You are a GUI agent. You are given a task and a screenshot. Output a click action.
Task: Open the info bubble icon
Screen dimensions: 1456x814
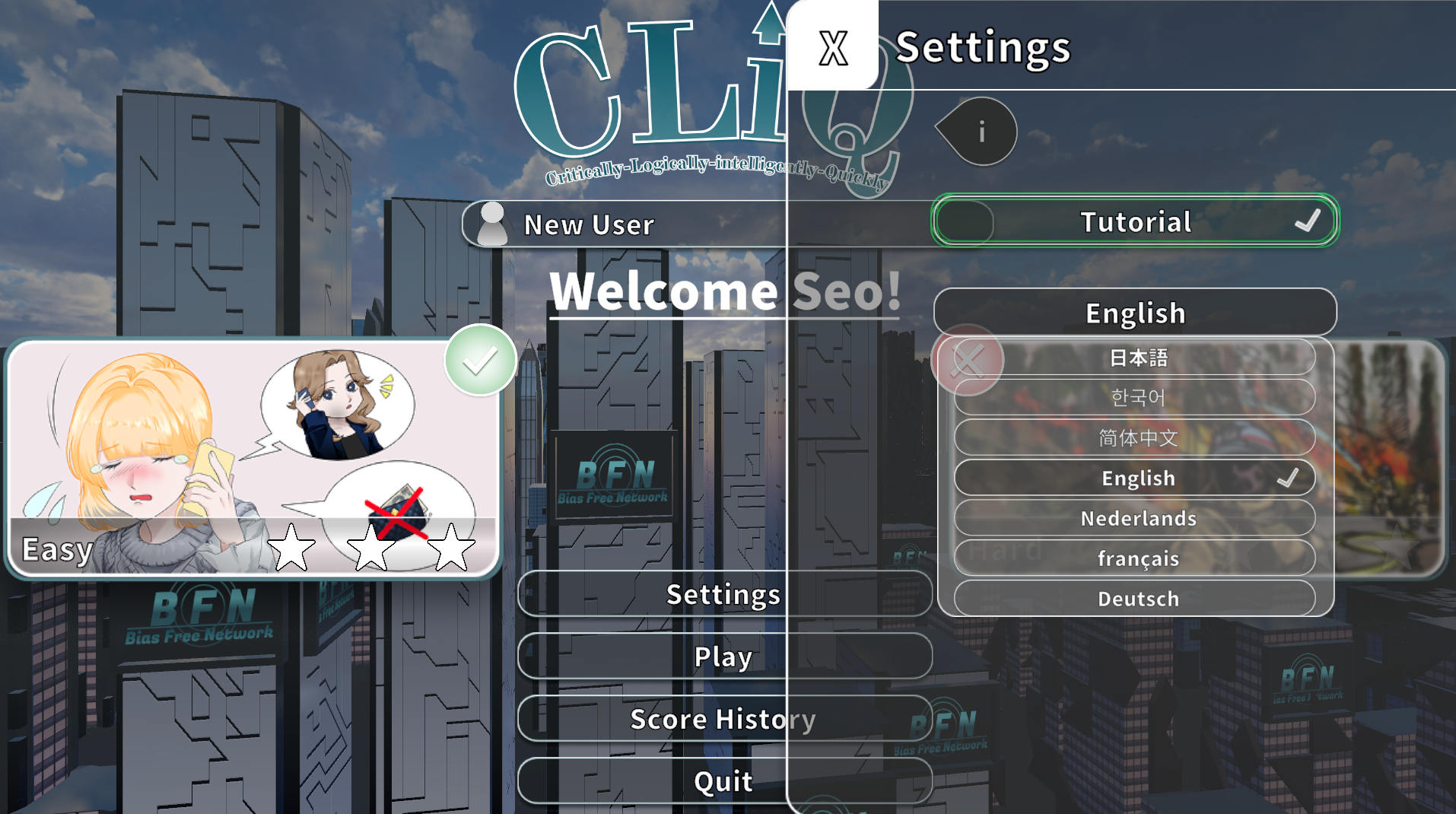tap(981, 132)
